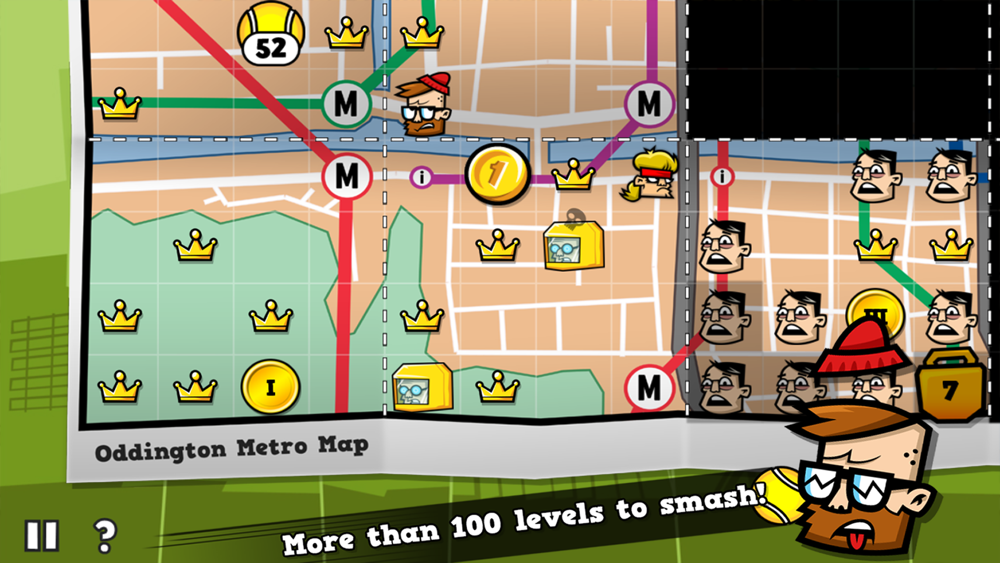Select the gold coin marked with Roman numeral I
The width and height of the screenshot is (1000, 563).
click(x=270, y=385)
